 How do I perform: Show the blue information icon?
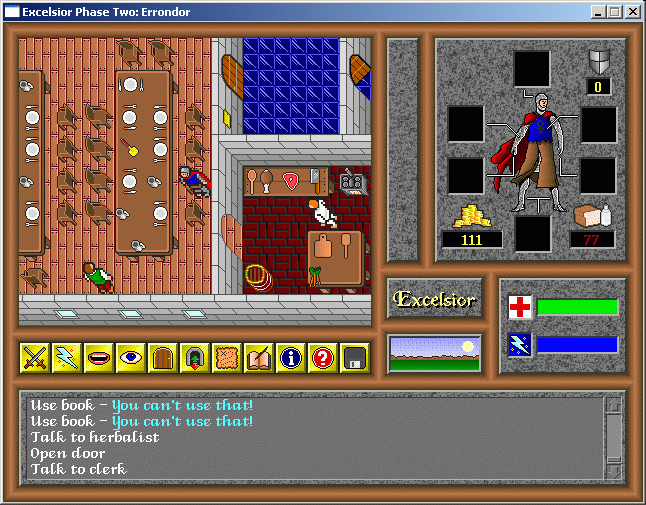(291, 357)
